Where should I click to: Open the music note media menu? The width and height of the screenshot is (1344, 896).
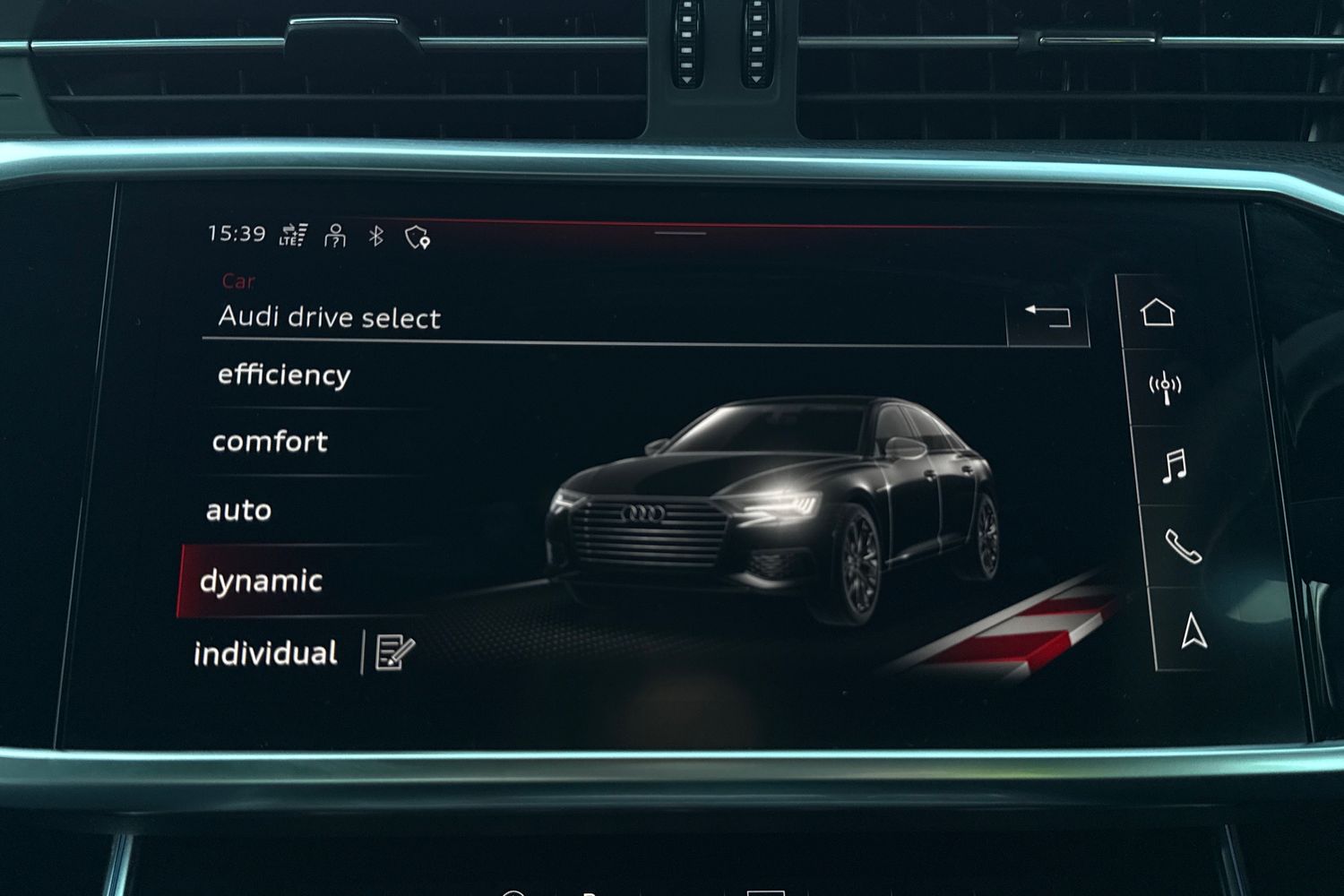tap(1174, 466)
